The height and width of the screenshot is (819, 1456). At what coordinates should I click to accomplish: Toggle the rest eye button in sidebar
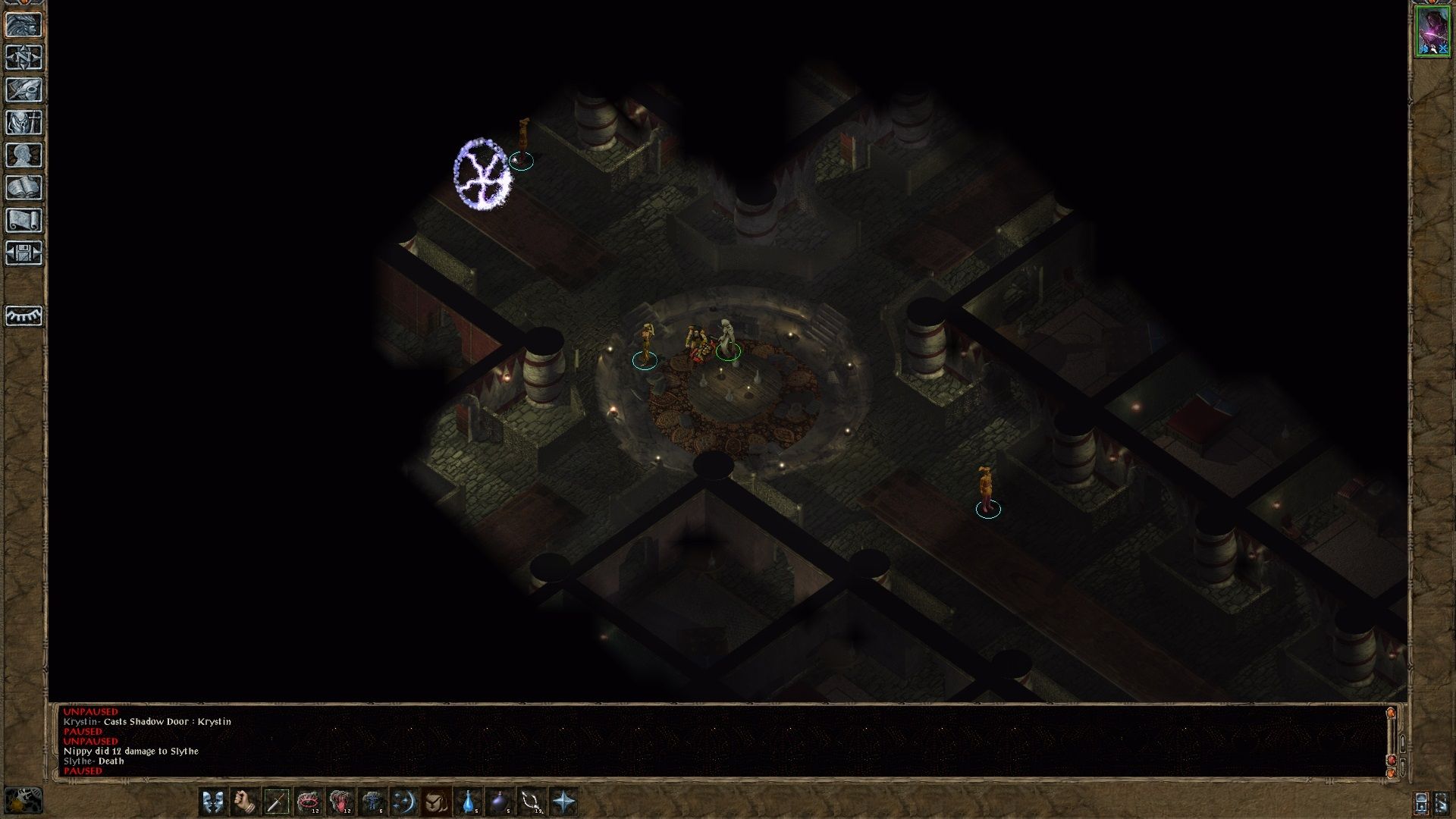[24, 315]
